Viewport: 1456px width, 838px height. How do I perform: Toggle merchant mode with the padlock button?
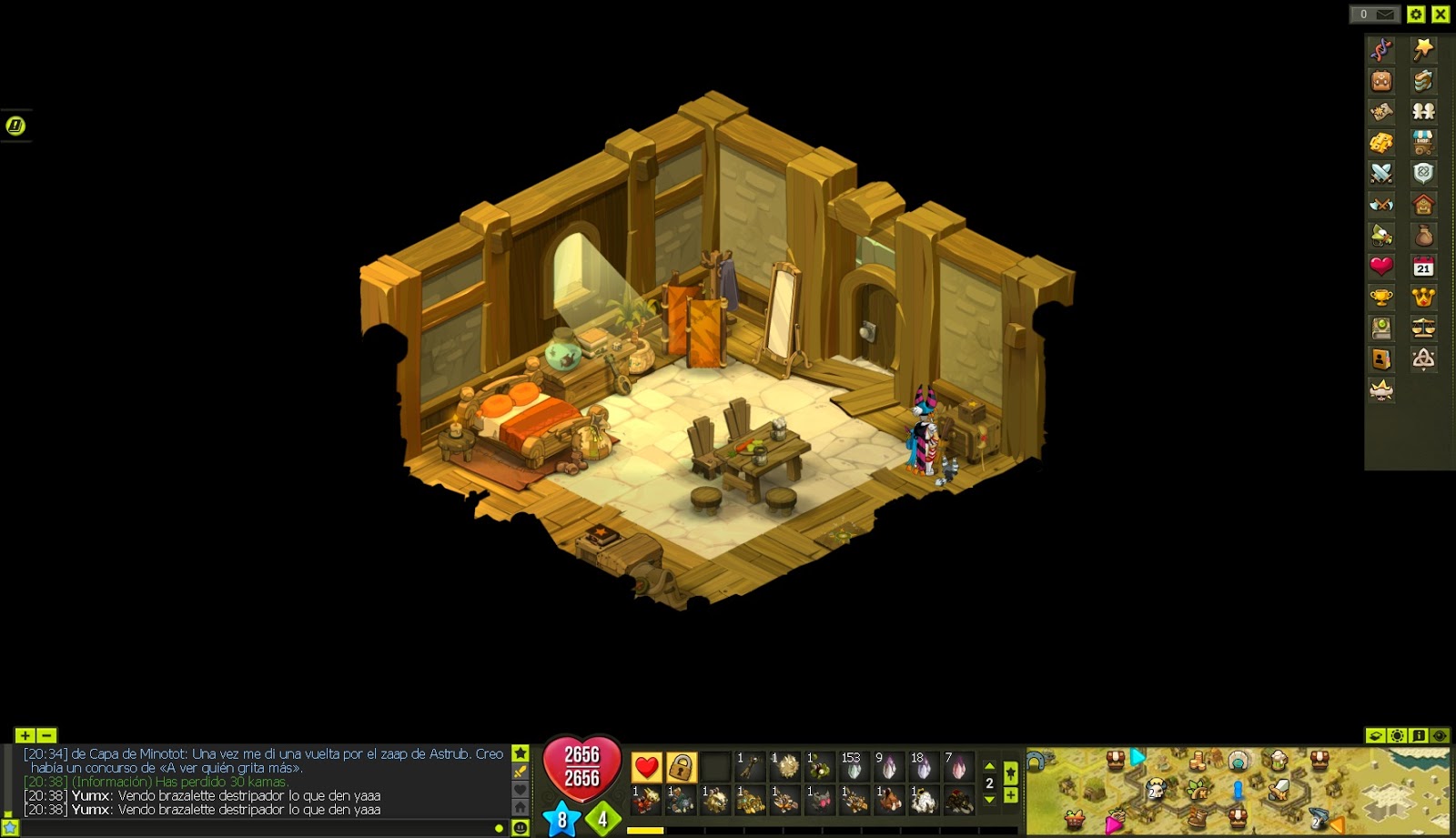[682, 767]
